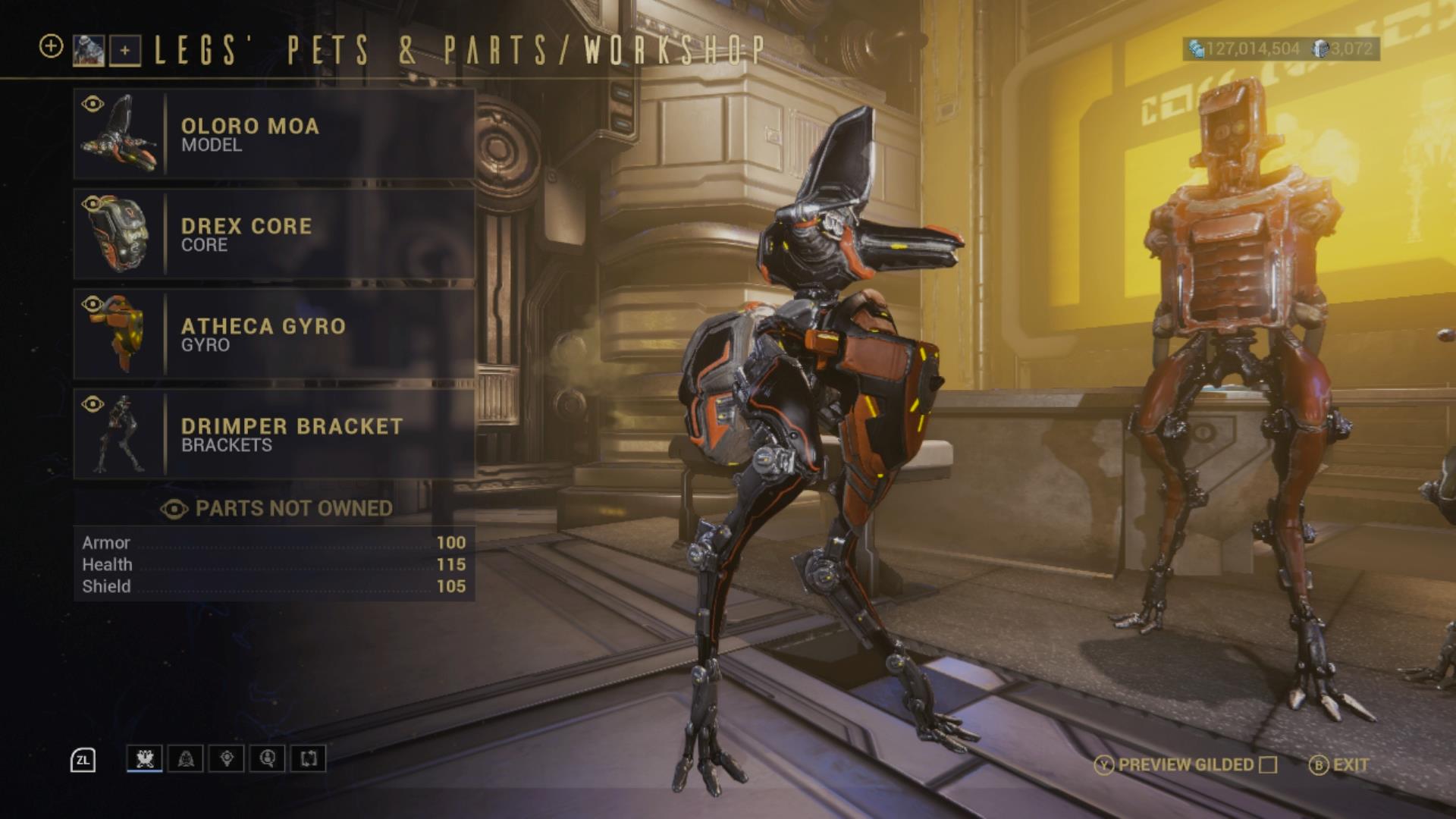Exit the workshop screen
This screenshot has height=819, width=1456.
pos(1340,764)
